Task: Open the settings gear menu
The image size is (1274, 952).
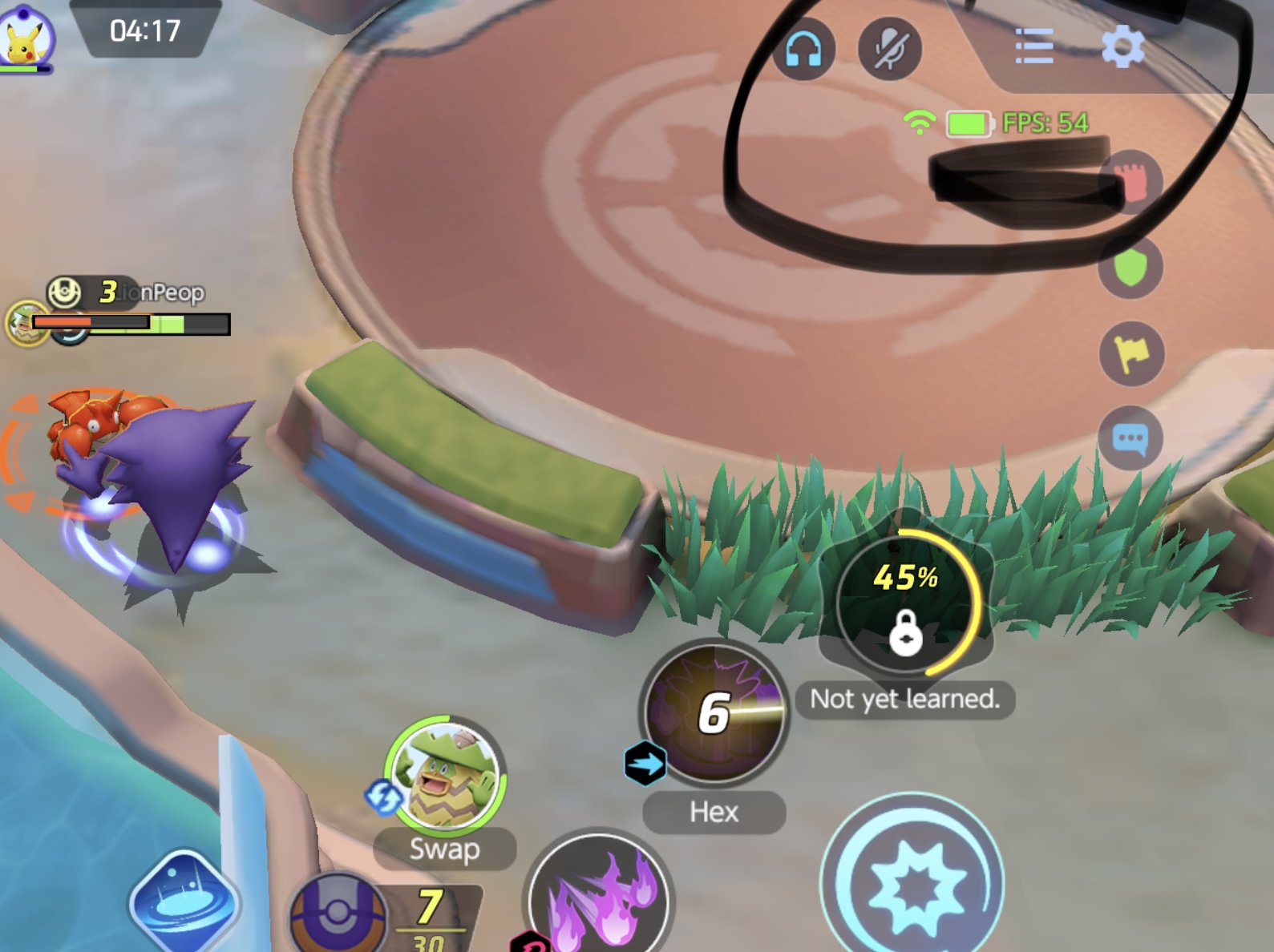Action: 1122,46
